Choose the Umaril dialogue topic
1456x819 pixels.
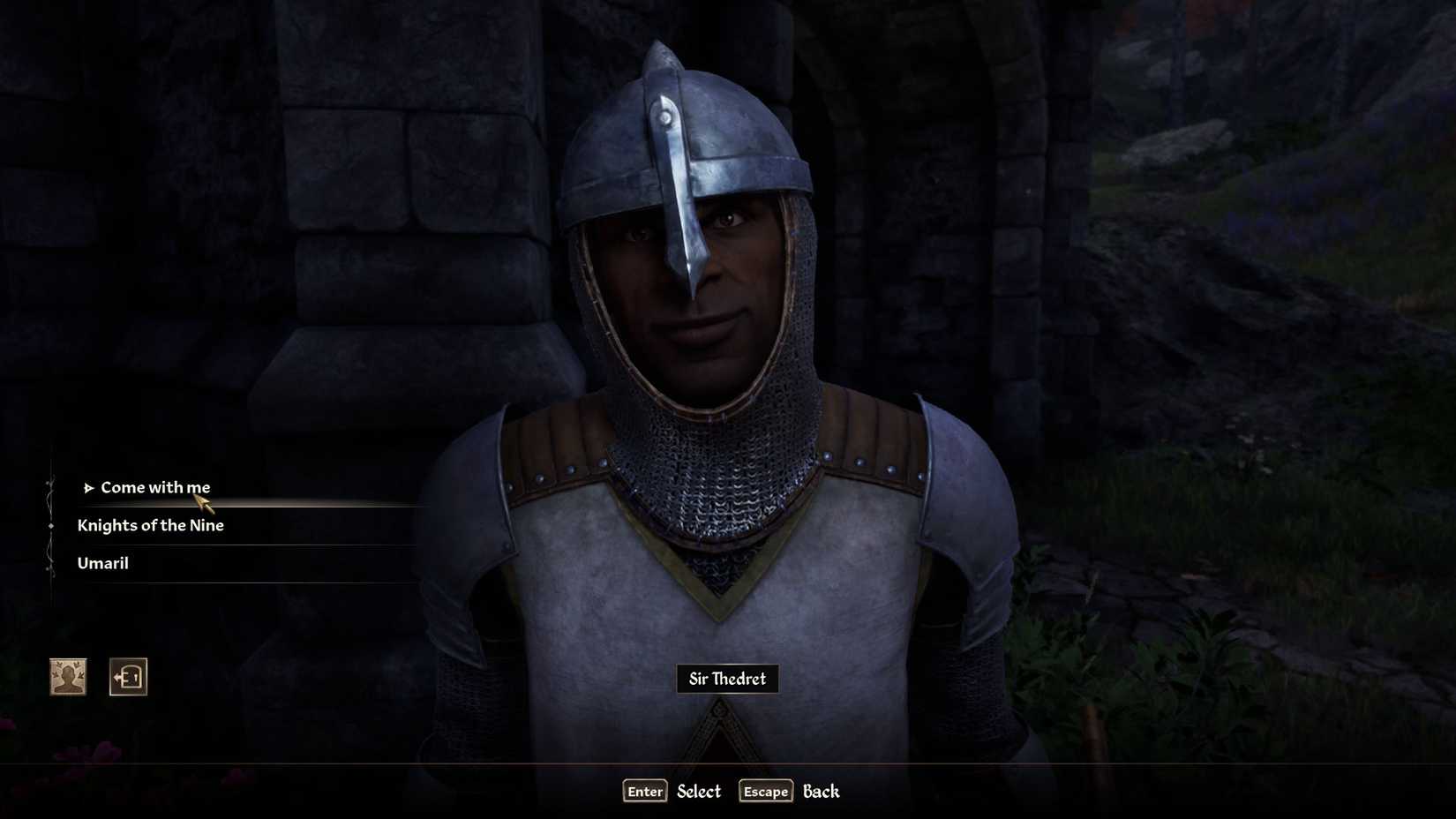[x=102, y=563]
